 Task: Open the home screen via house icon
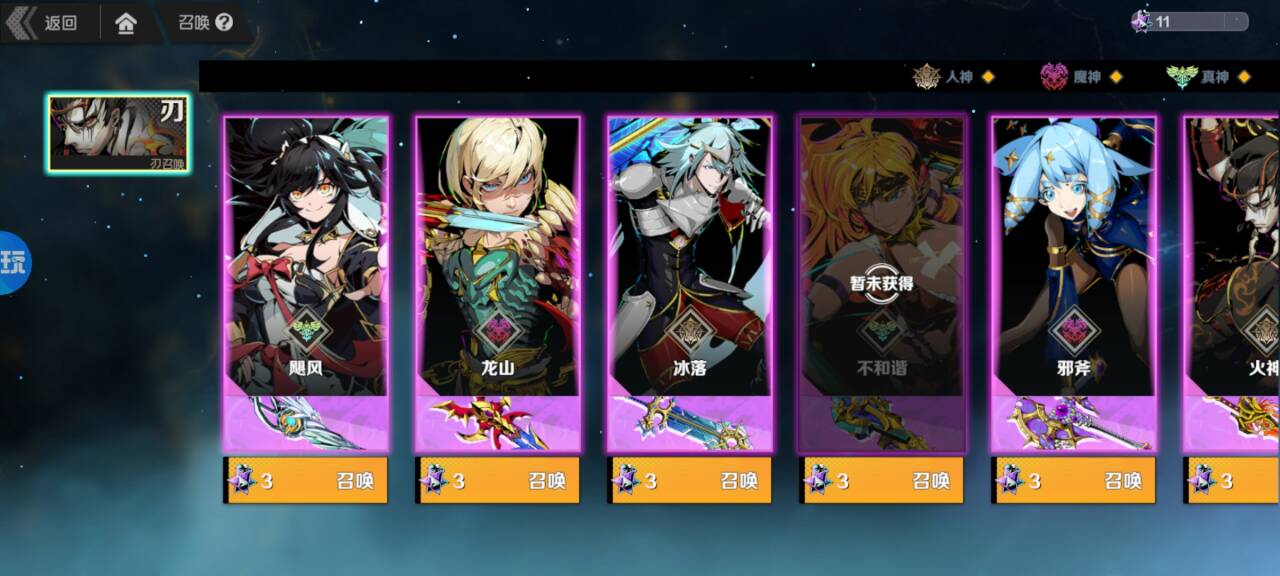click(126, 22)
